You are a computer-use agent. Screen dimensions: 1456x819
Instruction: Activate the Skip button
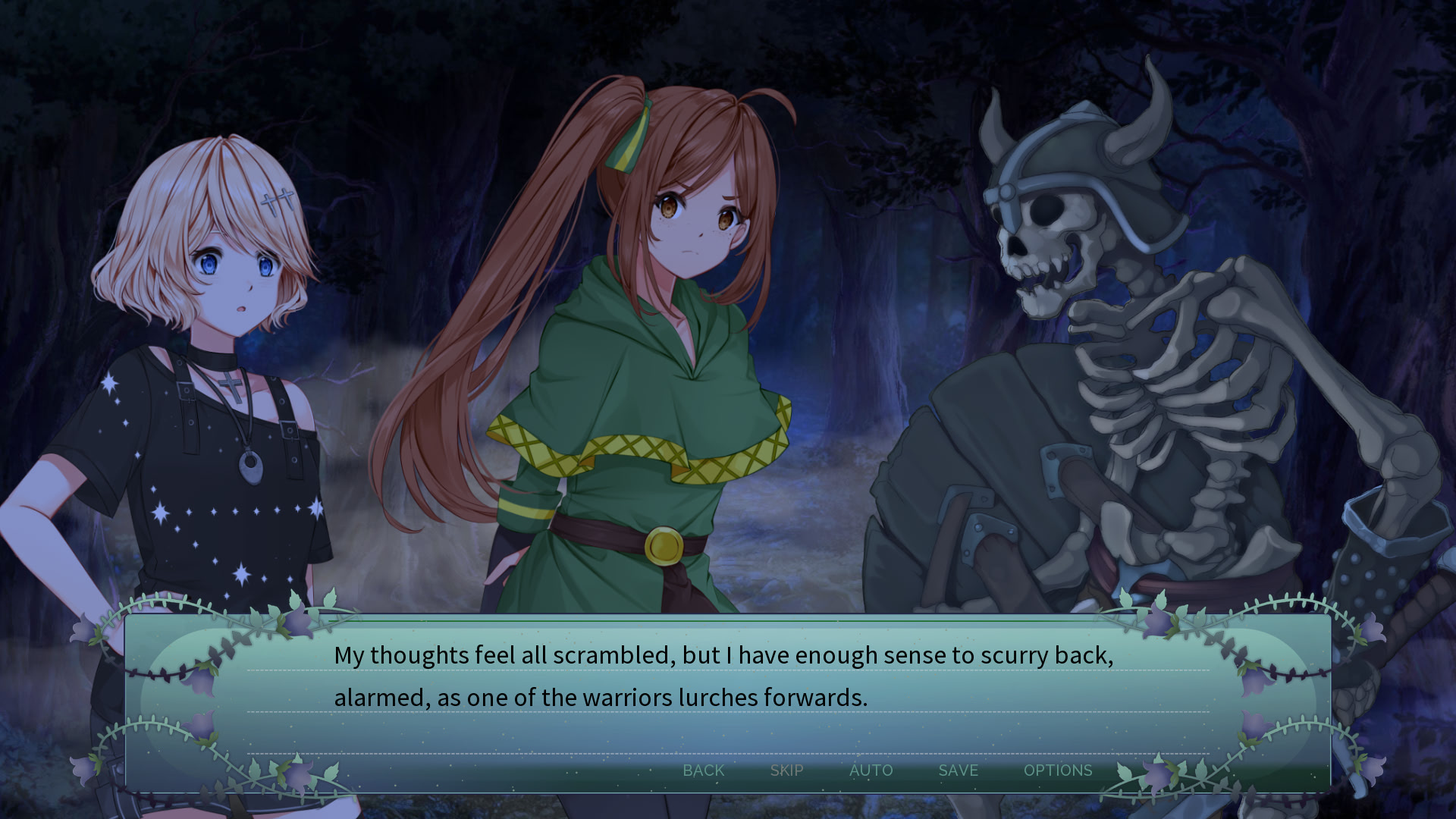(x=786, y=770)
